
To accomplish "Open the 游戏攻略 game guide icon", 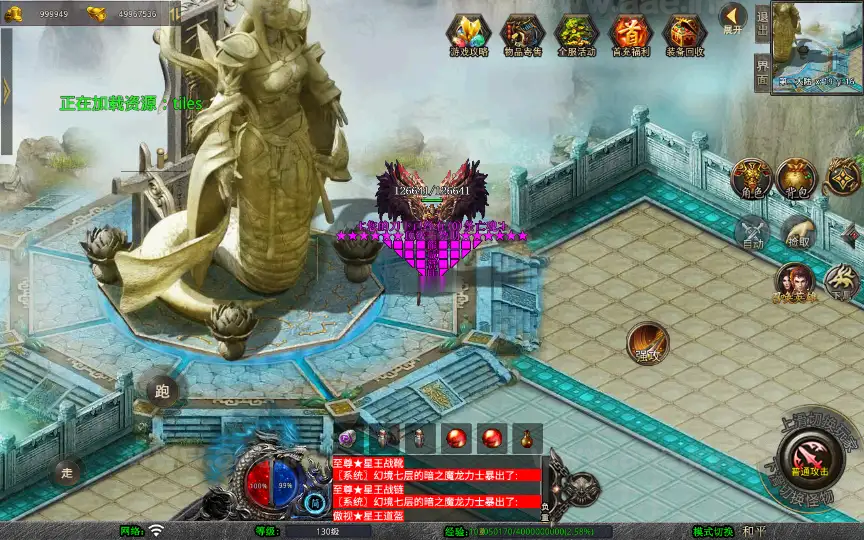I will tap(468, 34).
